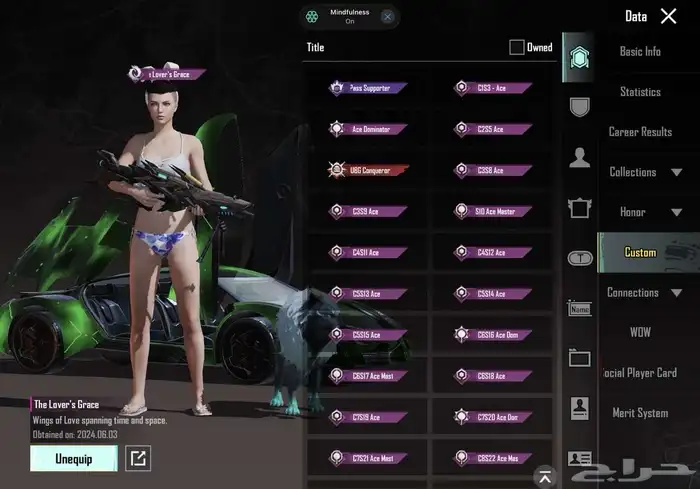Expand the Collections dropdown
Image resolution: width=700 pixels, height=489 pixels.
pos(645,172)
